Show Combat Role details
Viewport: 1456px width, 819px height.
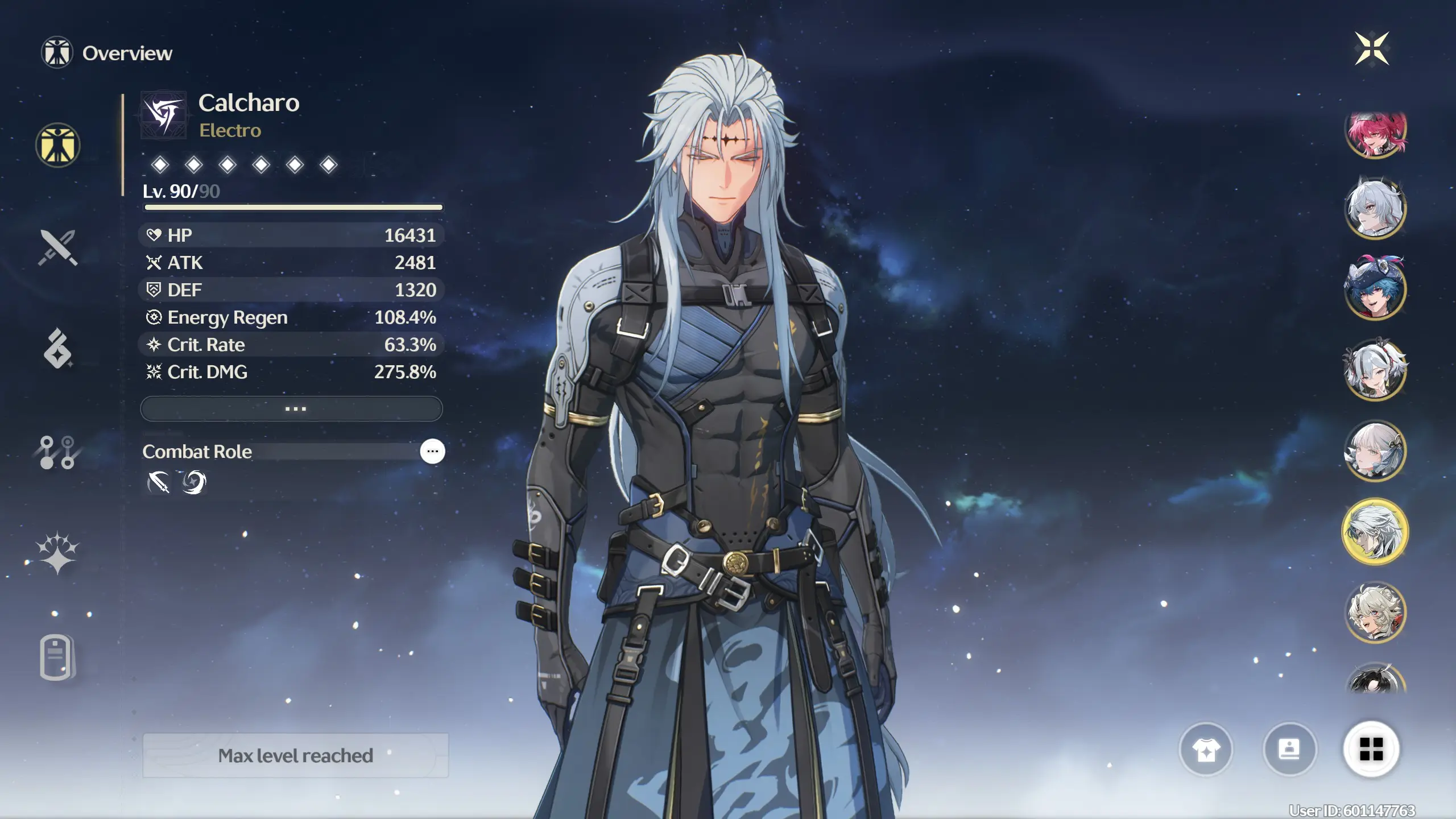pos(432,452)
